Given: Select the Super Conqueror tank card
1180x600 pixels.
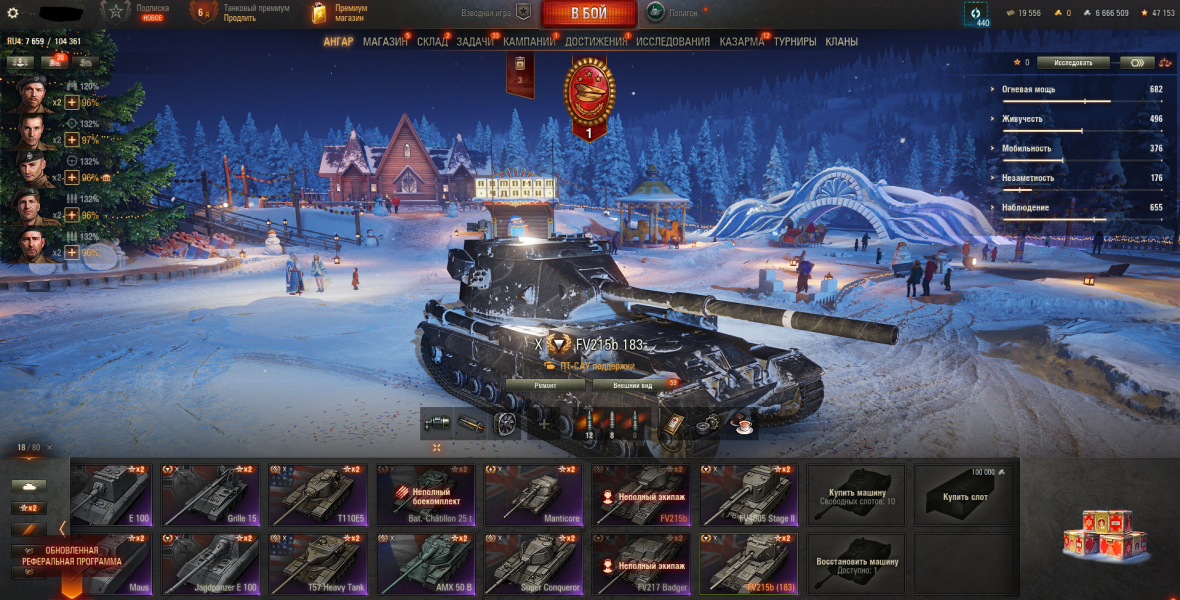Looking at the screenshot, I should coord(534,564).
